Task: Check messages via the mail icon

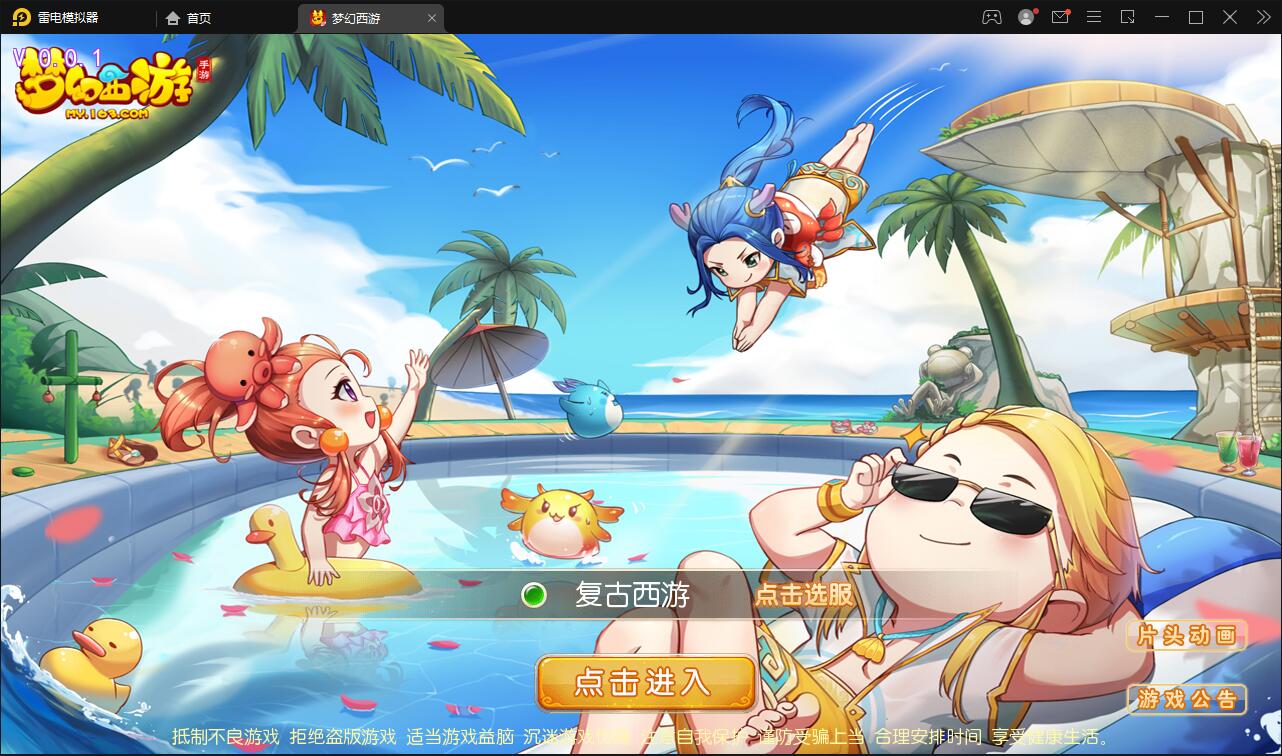Action: (x=1060, y=17)
